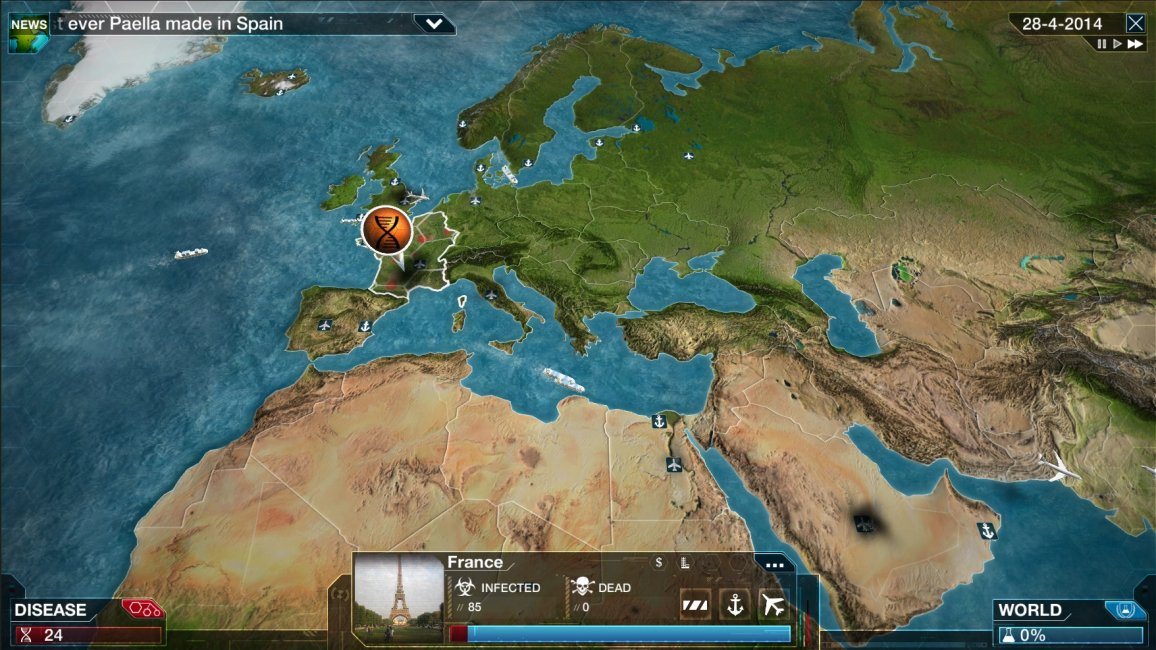Click France's airport plane icon
Screen dimensions: 1156x650
pyautogui.click(x=773, y=604)
